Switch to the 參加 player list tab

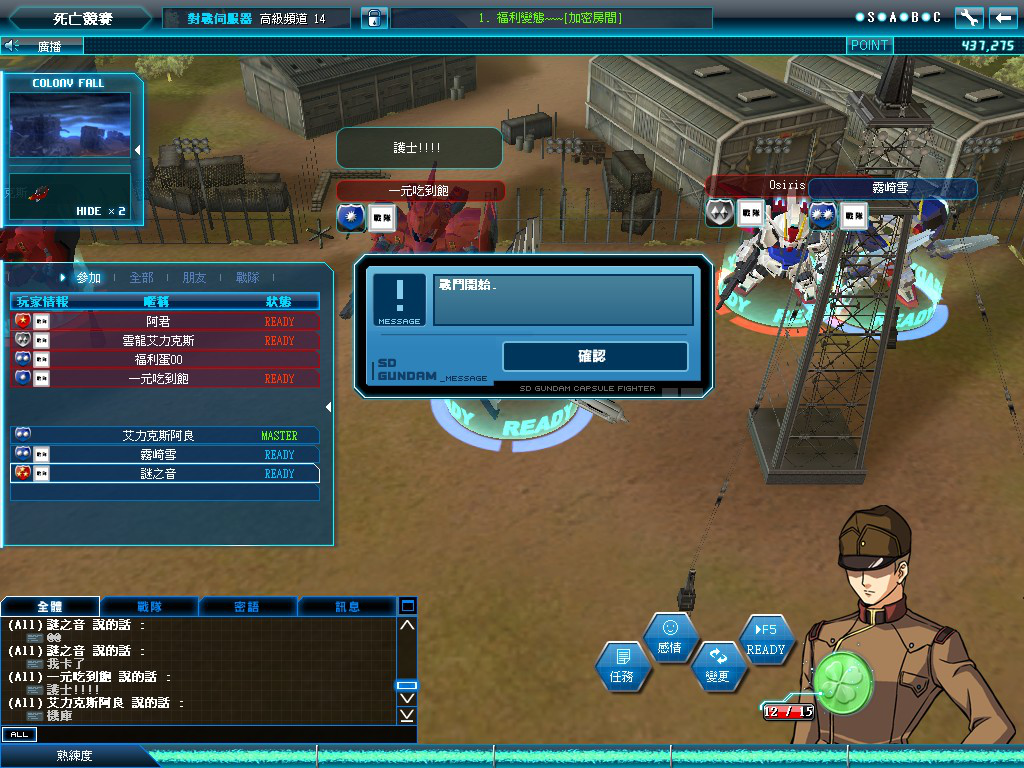pyautogui.click(x=88, y=278)
